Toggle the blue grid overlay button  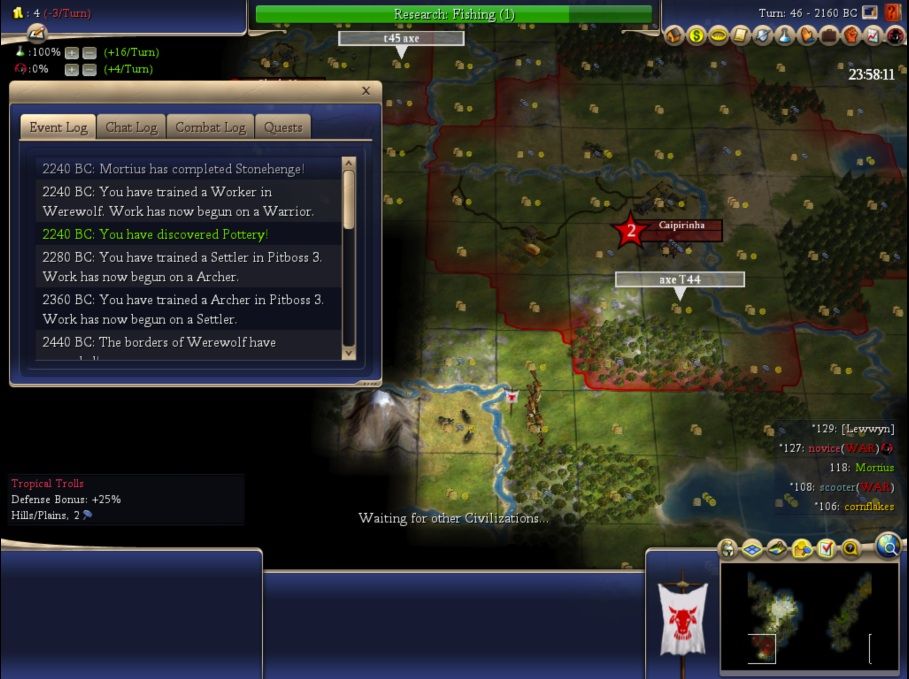752,548
